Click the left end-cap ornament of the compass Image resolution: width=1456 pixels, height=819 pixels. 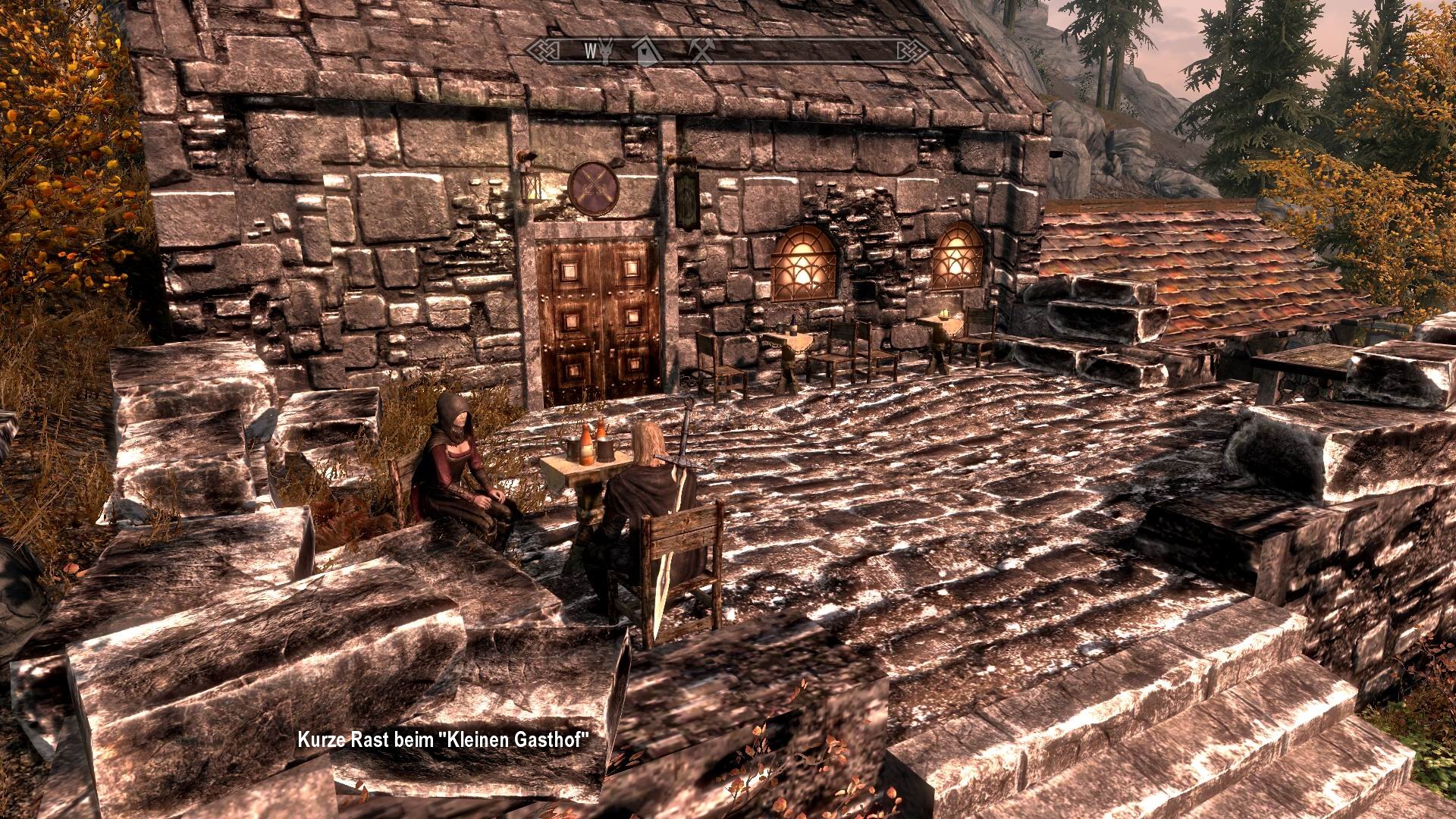pos(543,51)
